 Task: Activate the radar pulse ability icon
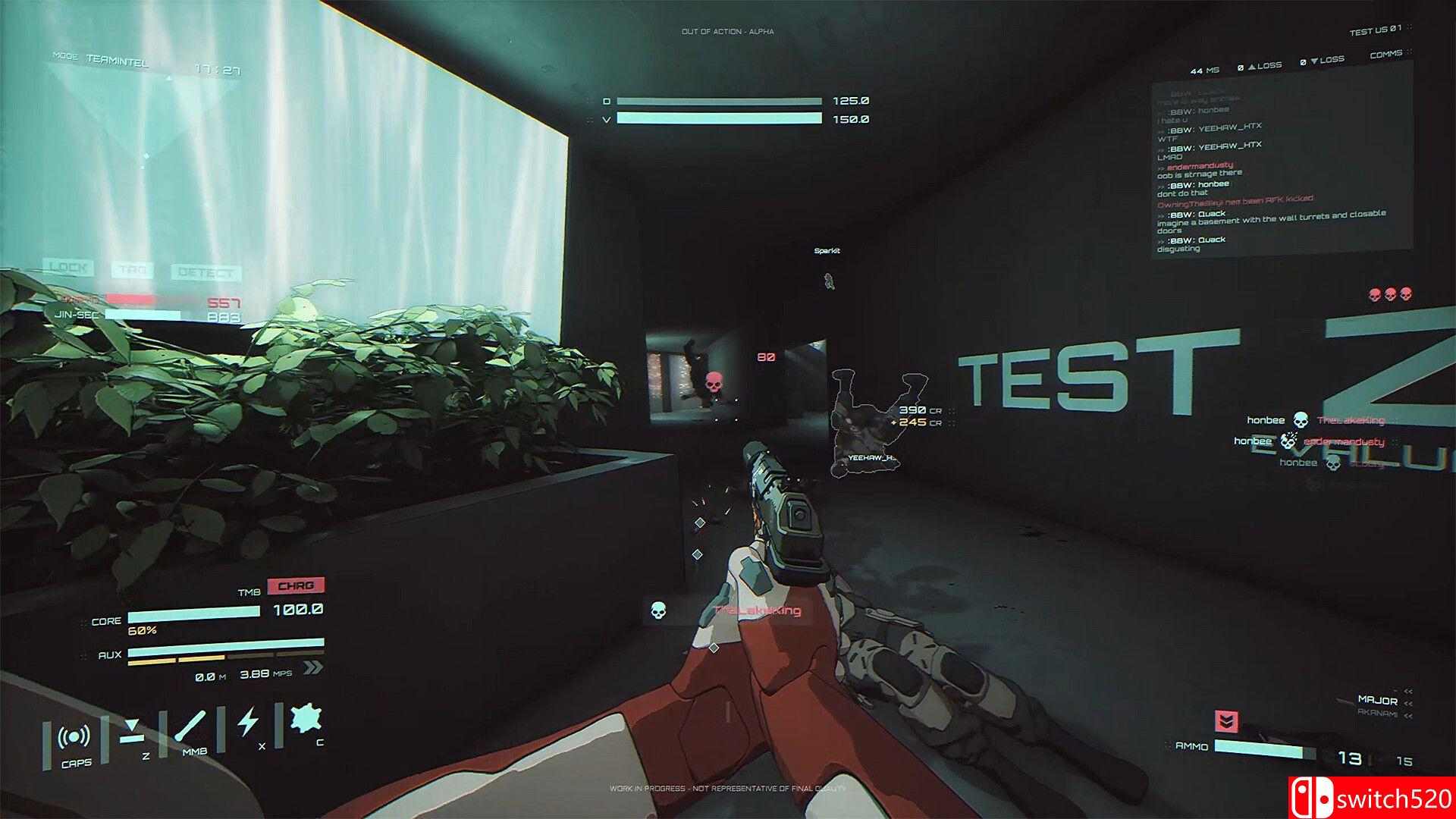[75, 737]
